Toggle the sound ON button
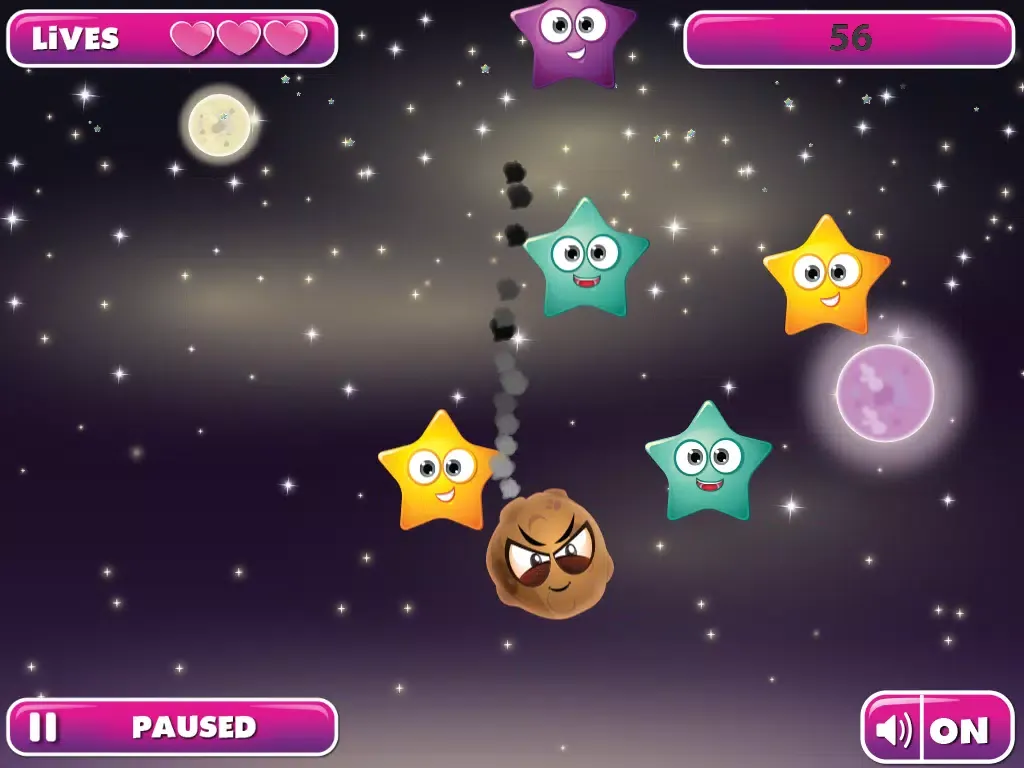 (937, 729)
